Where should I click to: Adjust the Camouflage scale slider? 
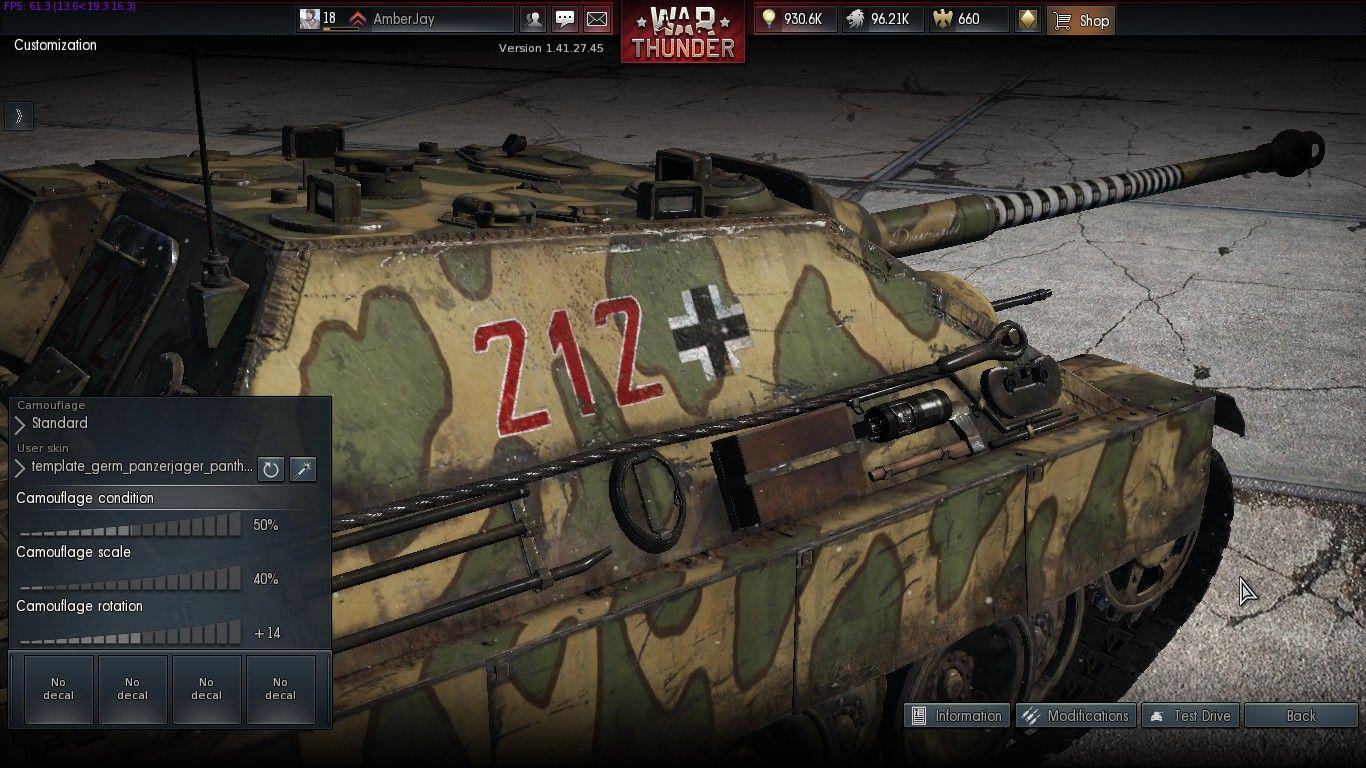pos(130,579)
